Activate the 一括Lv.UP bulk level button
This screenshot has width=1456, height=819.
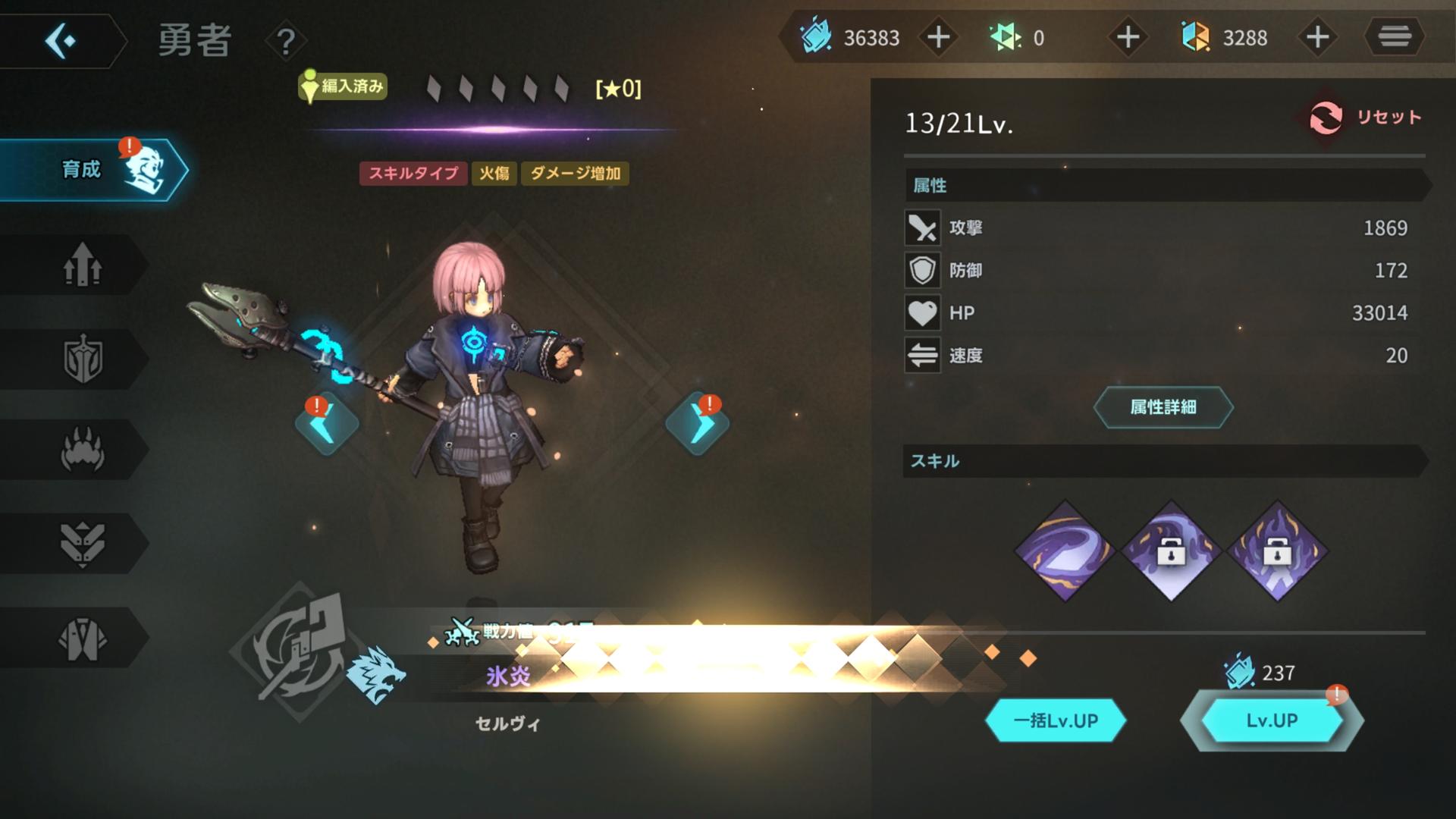coord(1055,720)
